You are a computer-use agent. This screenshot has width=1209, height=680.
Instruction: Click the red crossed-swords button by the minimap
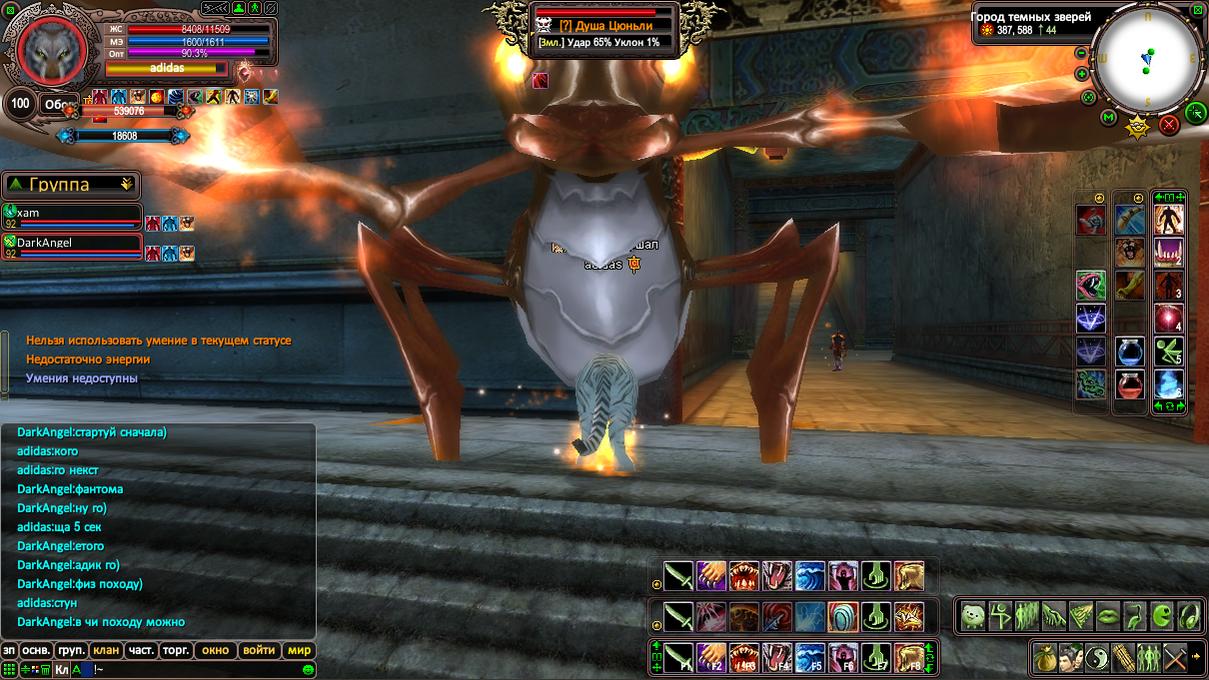tap(1168, 124)
